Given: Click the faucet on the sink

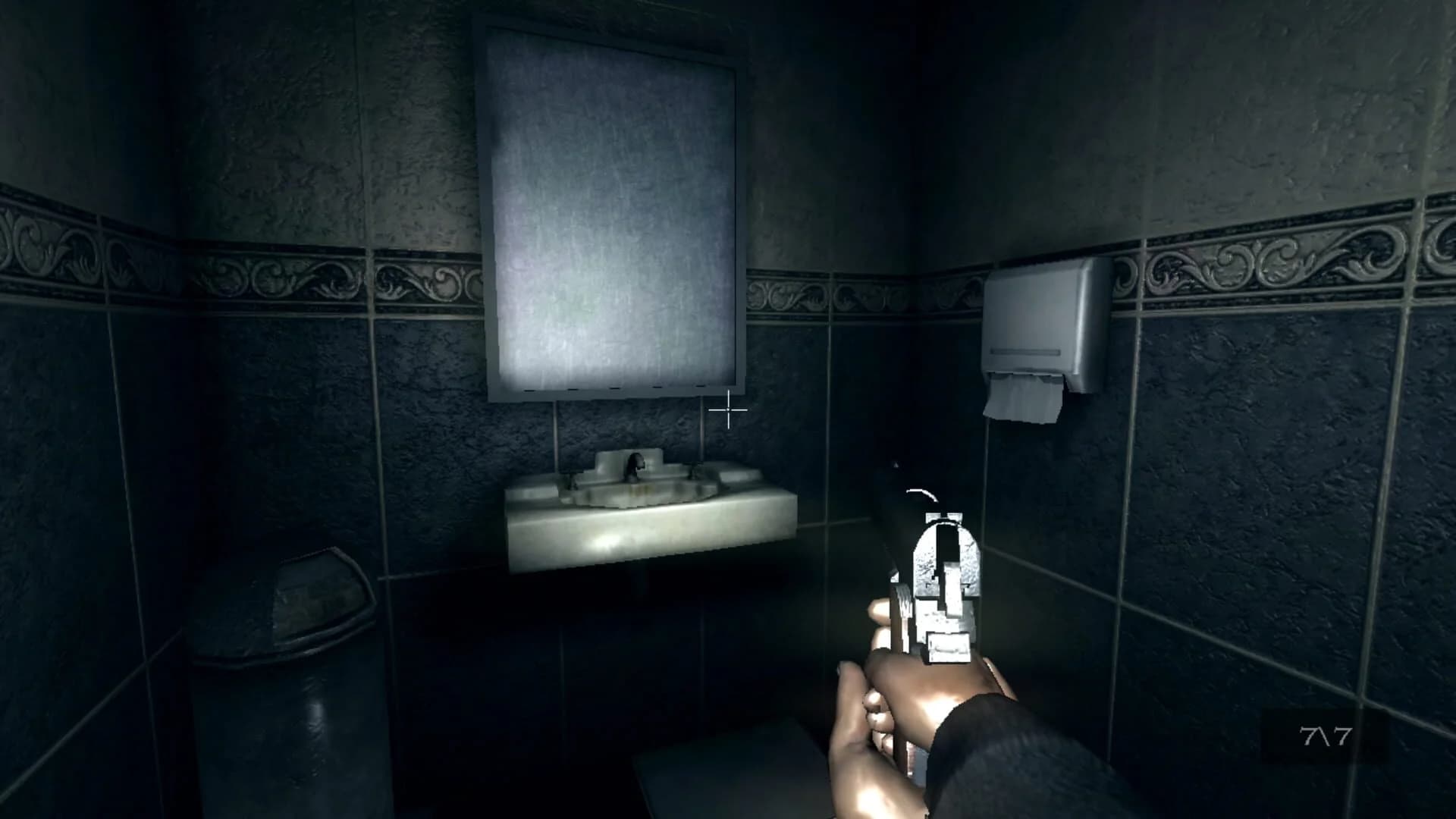Looking at the screenshot, I should [635, 464].
